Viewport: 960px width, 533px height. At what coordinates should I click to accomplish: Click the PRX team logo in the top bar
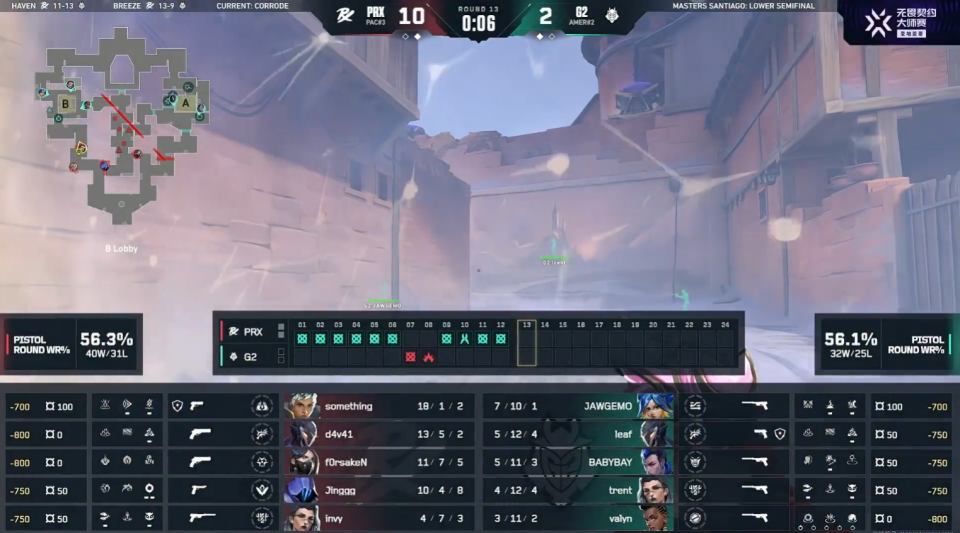(344, 17)
